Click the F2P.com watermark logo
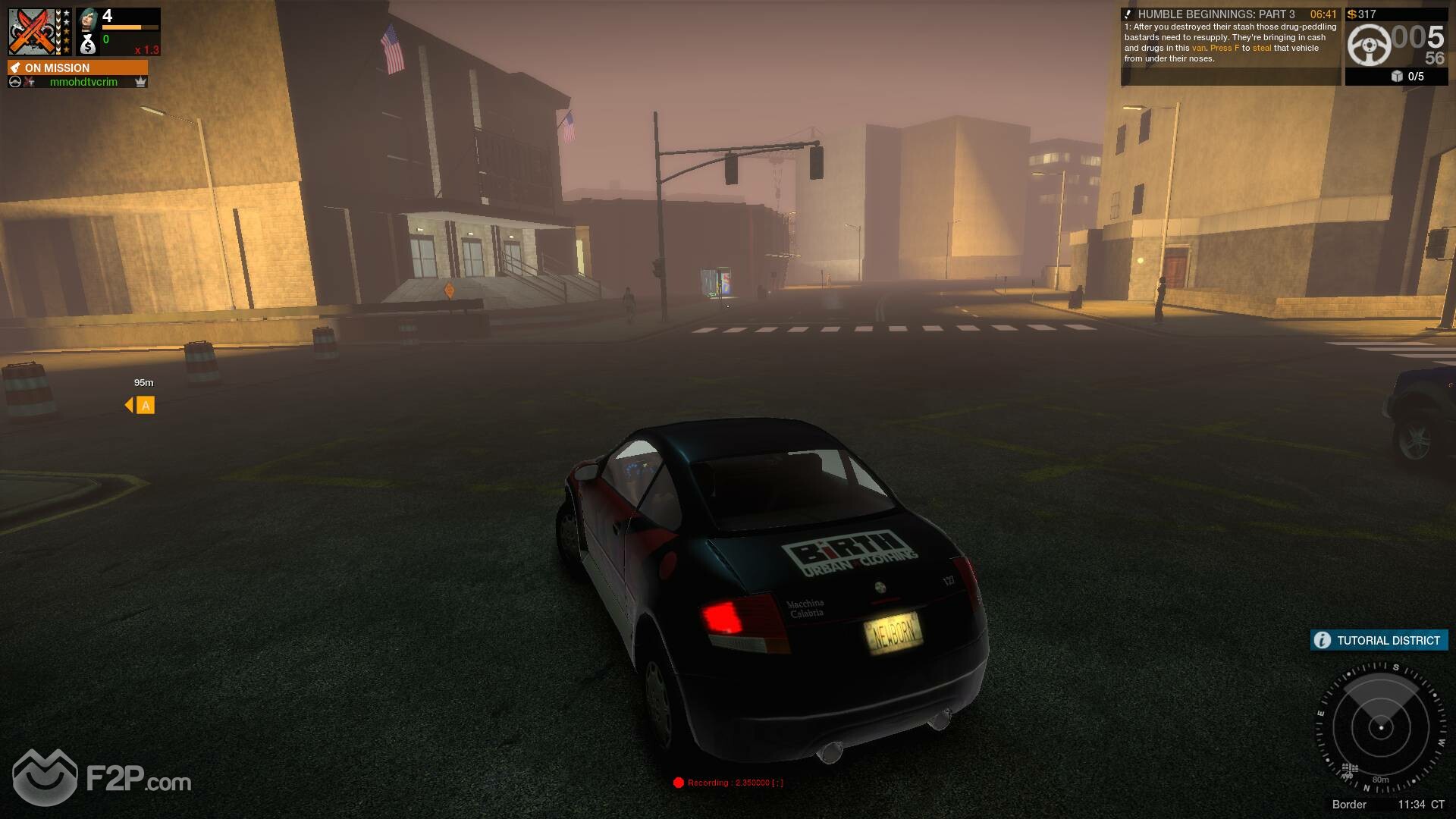 click(x=102, y=778)
